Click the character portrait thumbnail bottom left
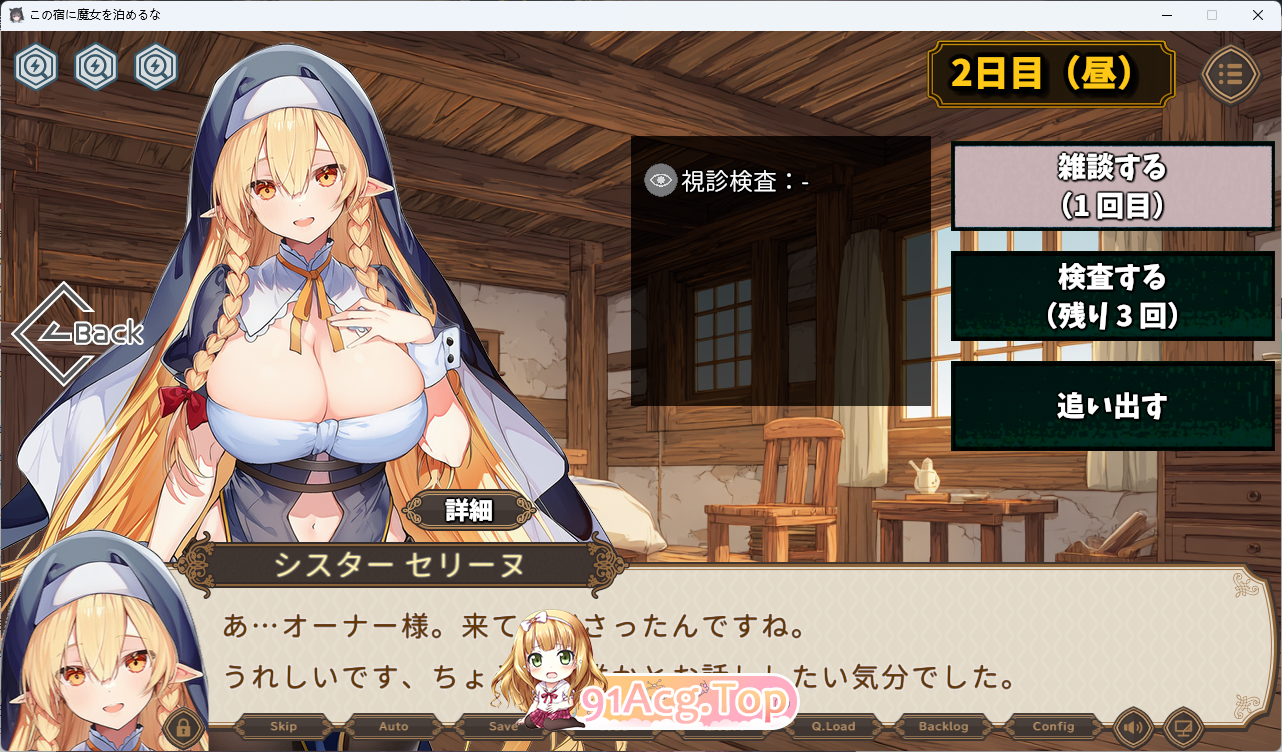This screenshot has height=752, width=1282. [x=100, y=650]
